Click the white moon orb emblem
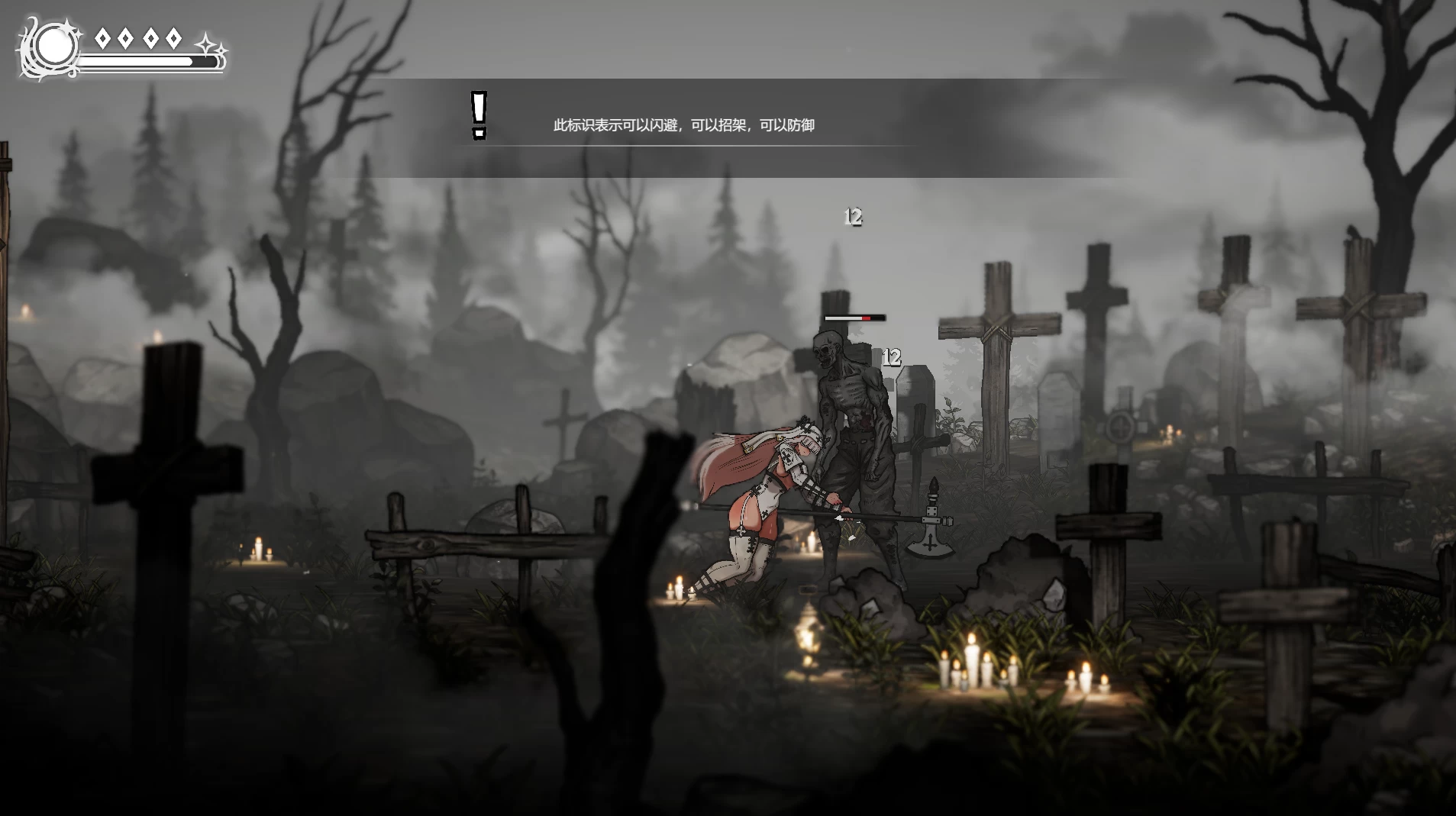Image resolution: width=1456 pixels, height=816 pixels. point(54,47)
